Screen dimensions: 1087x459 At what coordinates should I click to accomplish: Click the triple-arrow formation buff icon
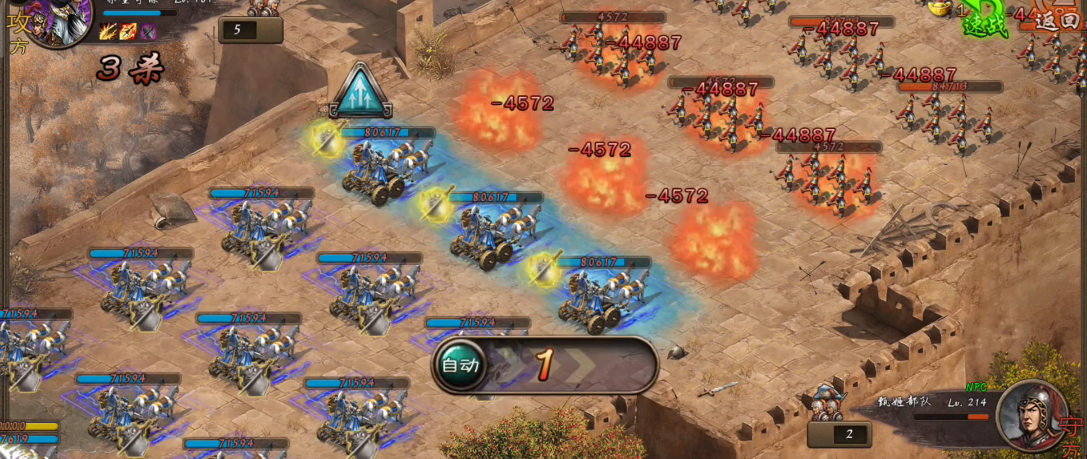[x=362, y=92]
